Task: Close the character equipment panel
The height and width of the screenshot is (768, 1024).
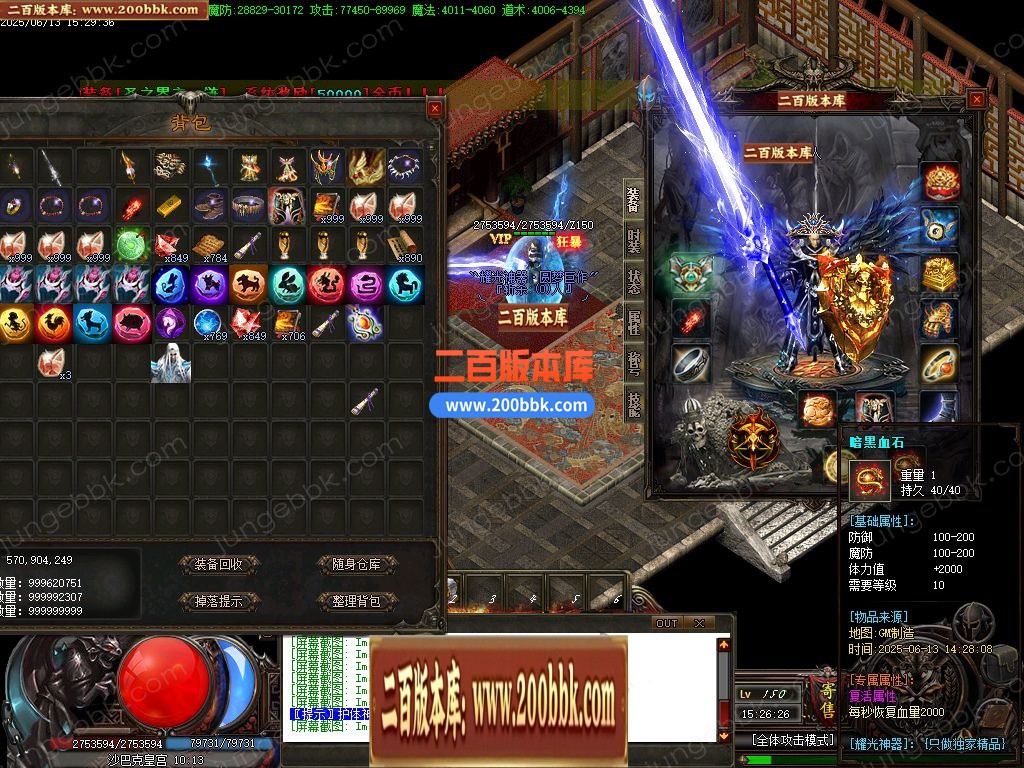Action: tap(977, 99)
